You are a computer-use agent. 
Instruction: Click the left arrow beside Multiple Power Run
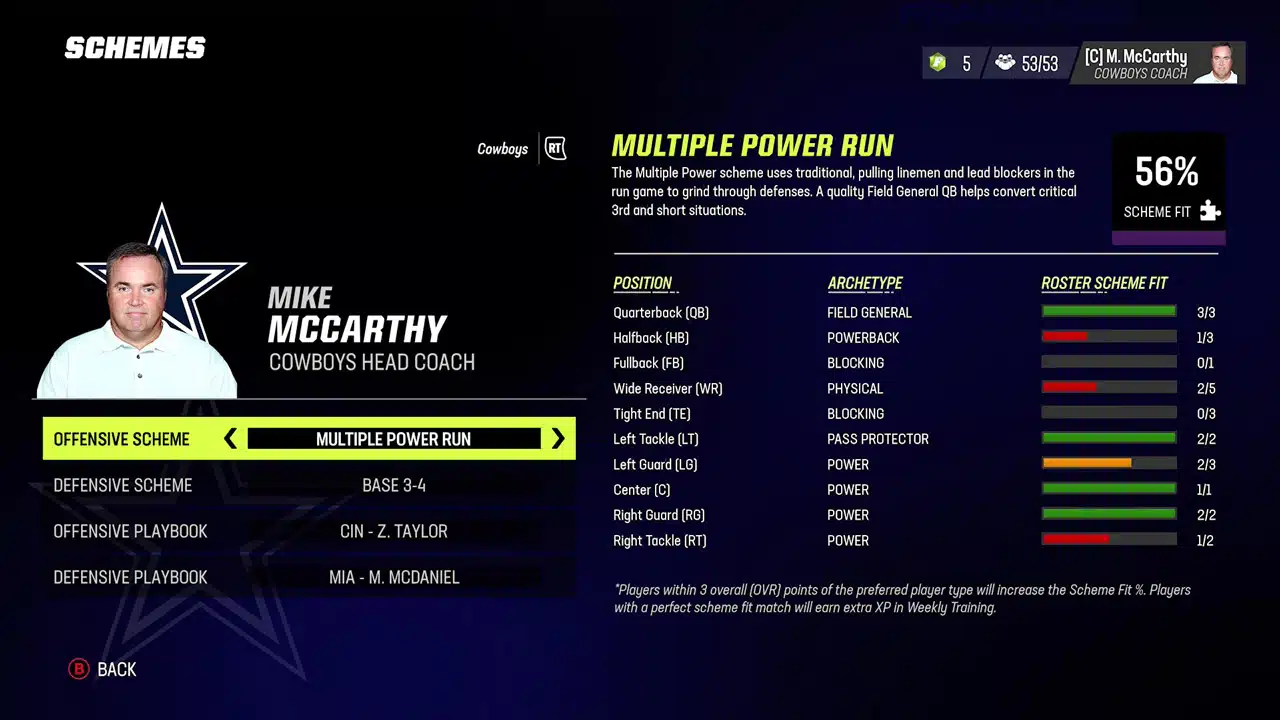coord(231,439)
